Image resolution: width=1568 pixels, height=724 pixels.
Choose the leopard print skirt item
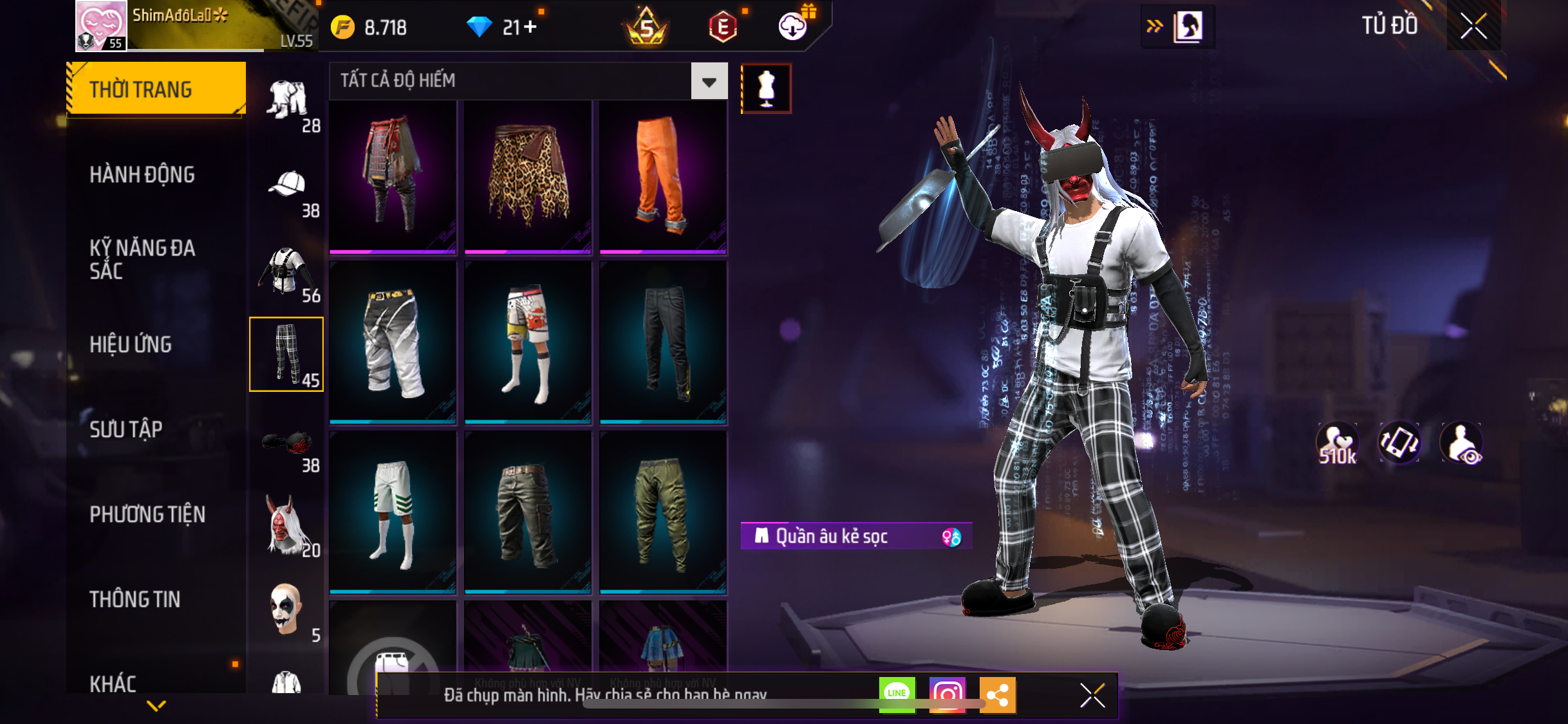click(528, 177)
